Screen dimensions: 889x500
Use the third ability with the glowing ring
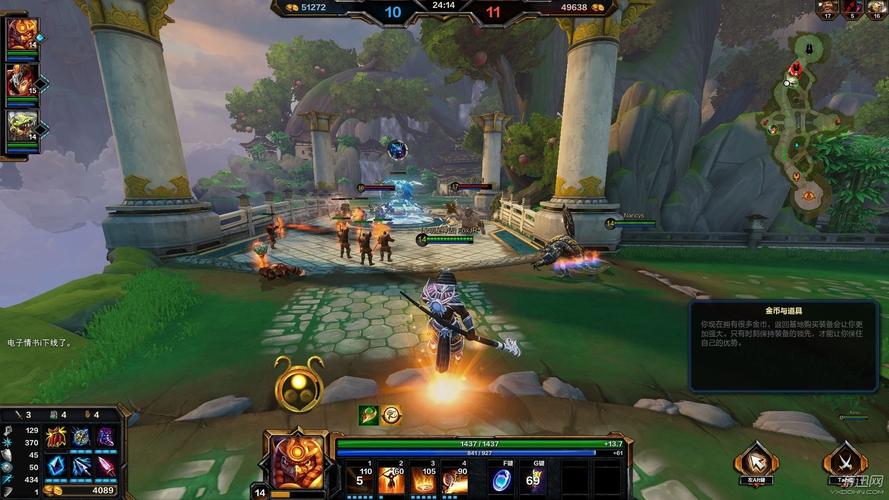(x=423, y=479)
